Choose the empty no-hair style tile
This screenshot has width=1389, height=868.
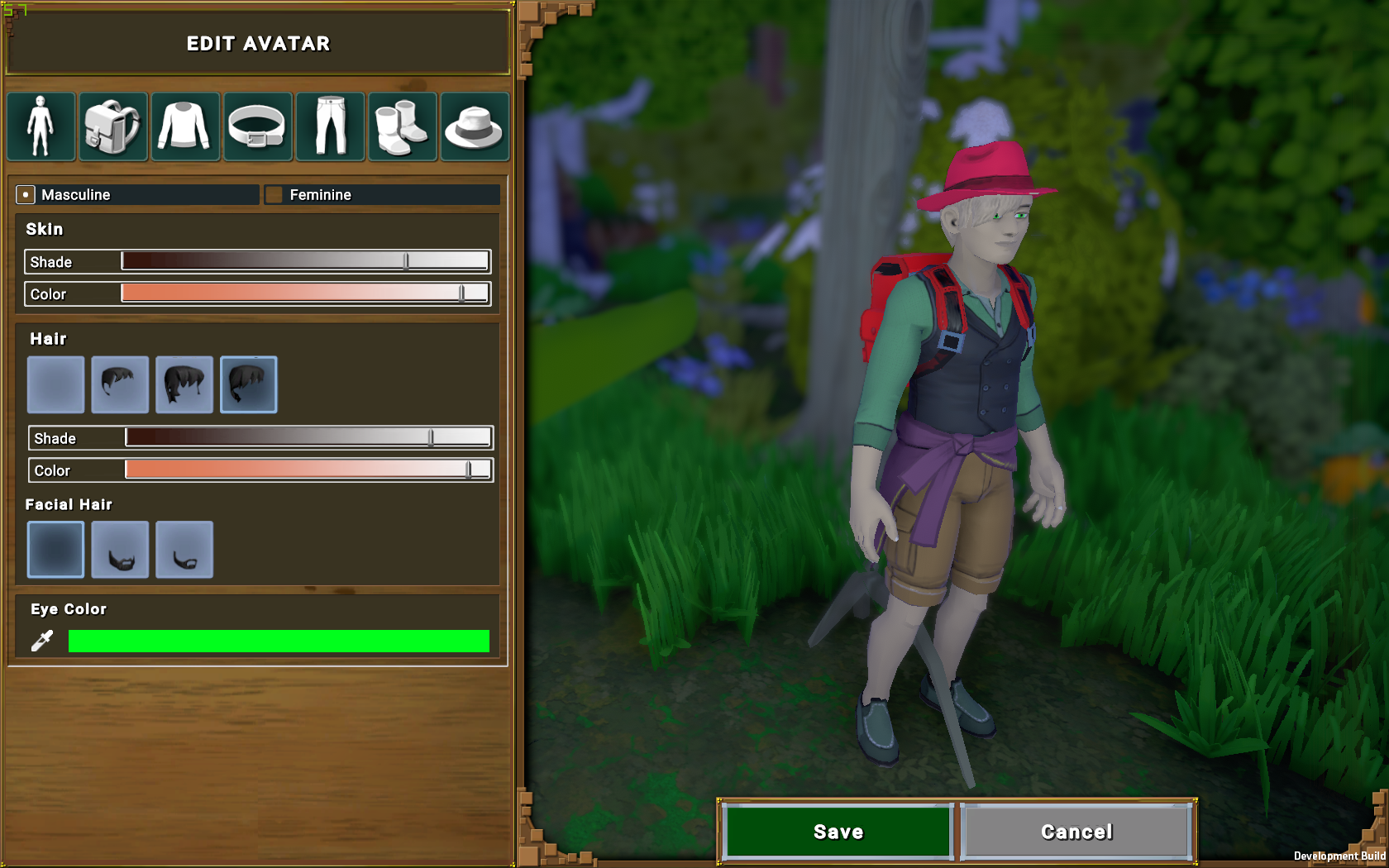click(x=55, y=384)
